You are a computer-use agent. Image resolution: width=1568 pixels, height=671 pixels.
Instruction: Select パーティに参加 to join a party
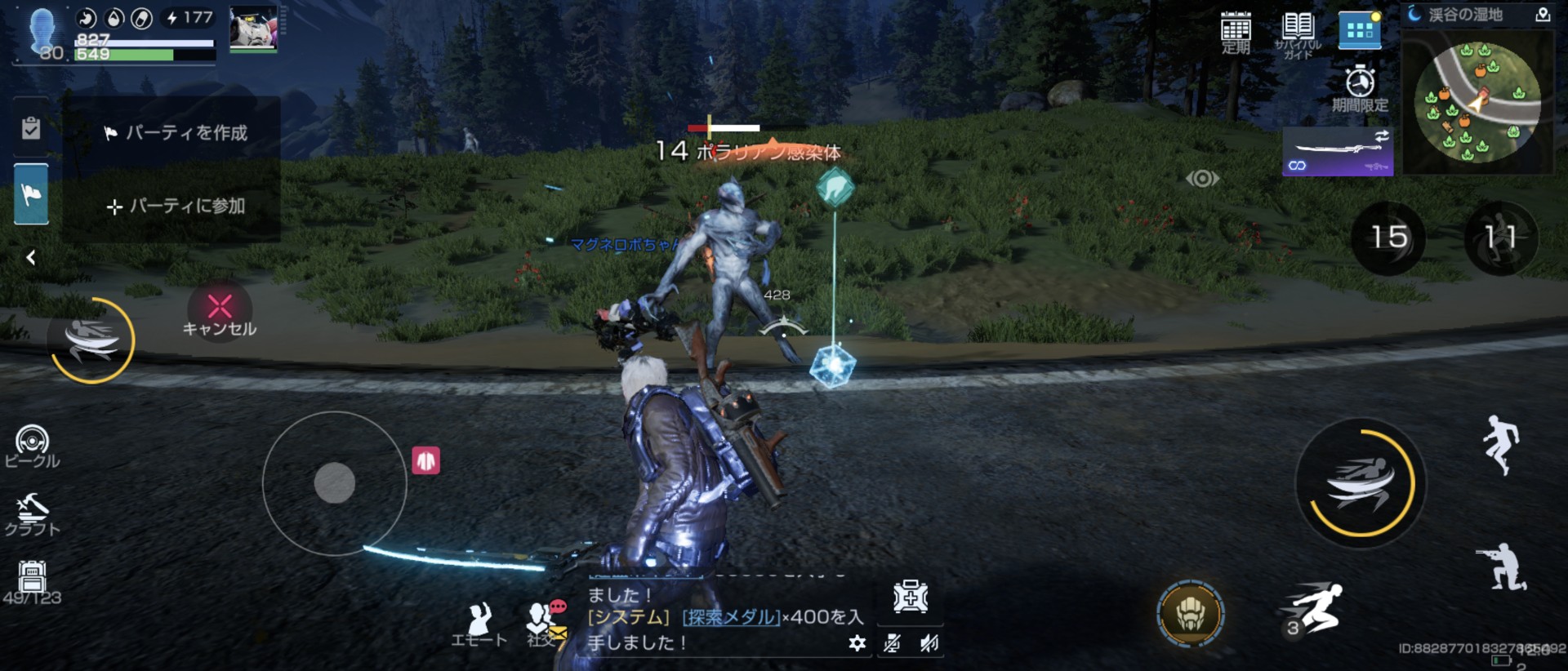176,207
